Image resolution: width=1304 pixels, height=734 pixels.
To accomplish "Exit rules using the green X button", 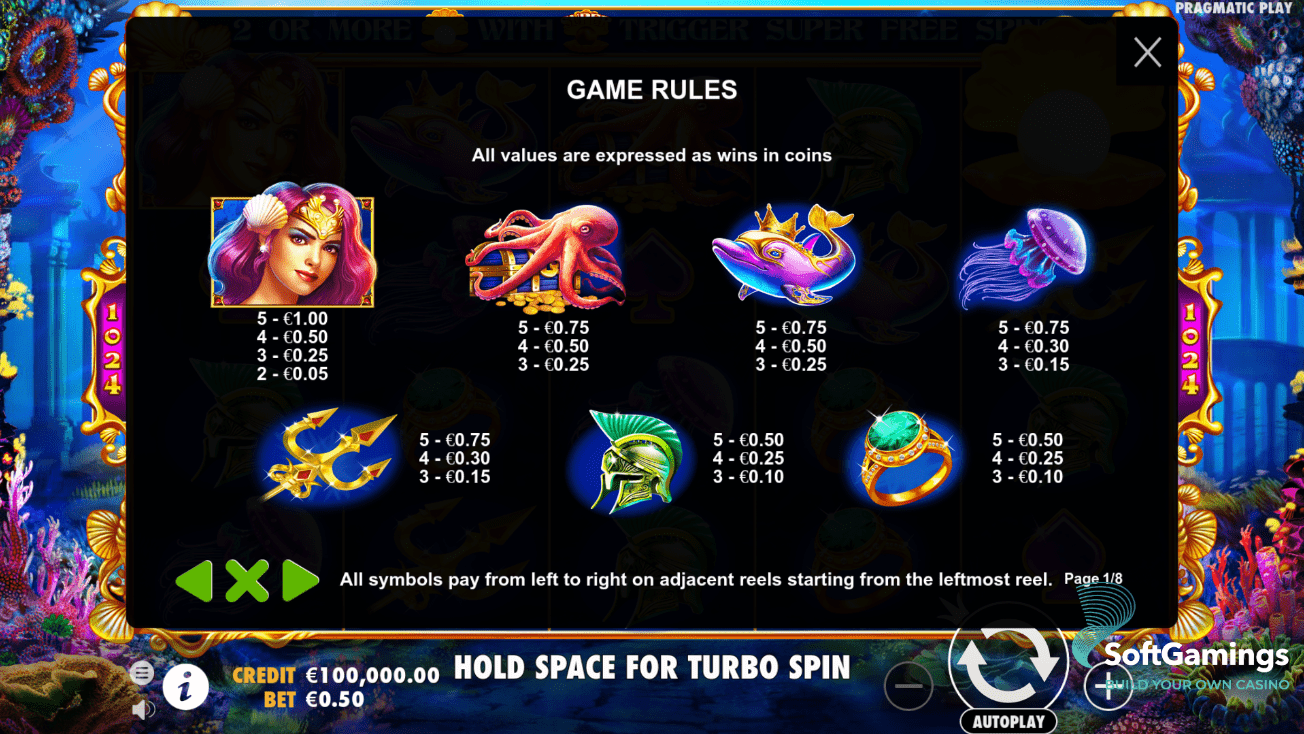I will click(247, 580).
